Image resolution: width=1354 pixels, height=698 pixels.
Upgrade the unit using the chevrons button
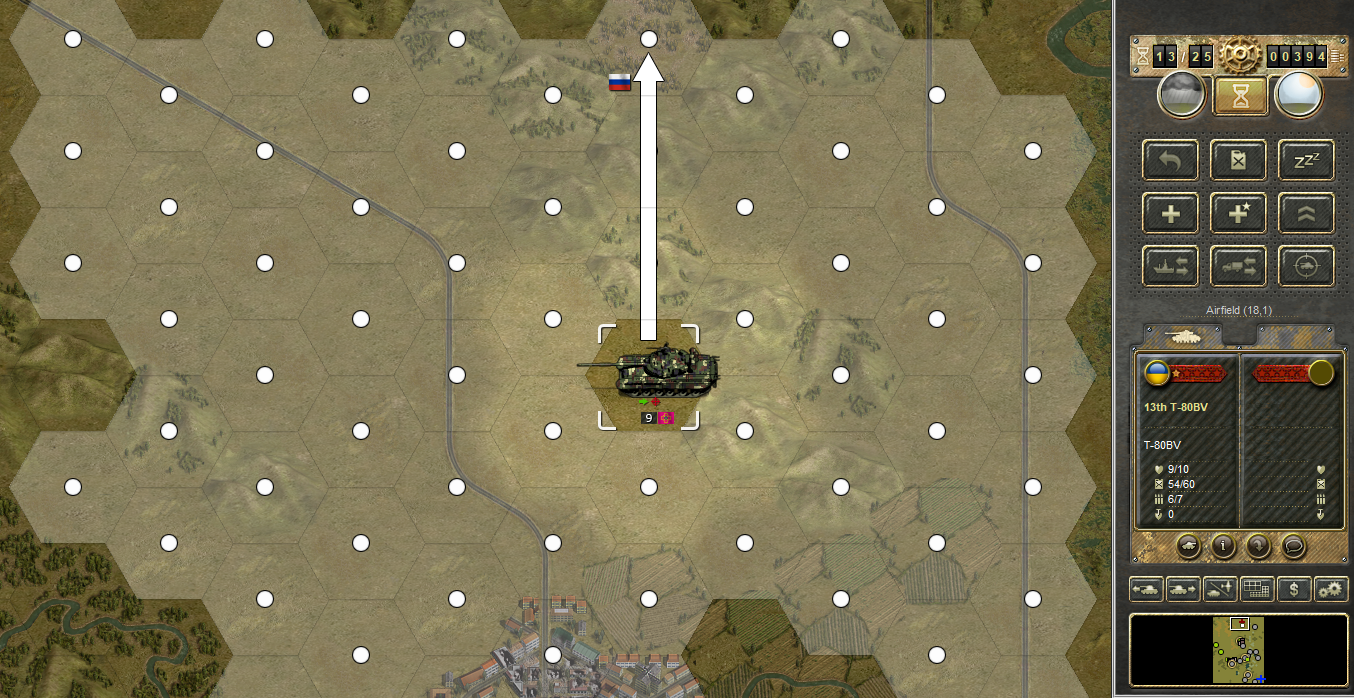click(1306, 212)
